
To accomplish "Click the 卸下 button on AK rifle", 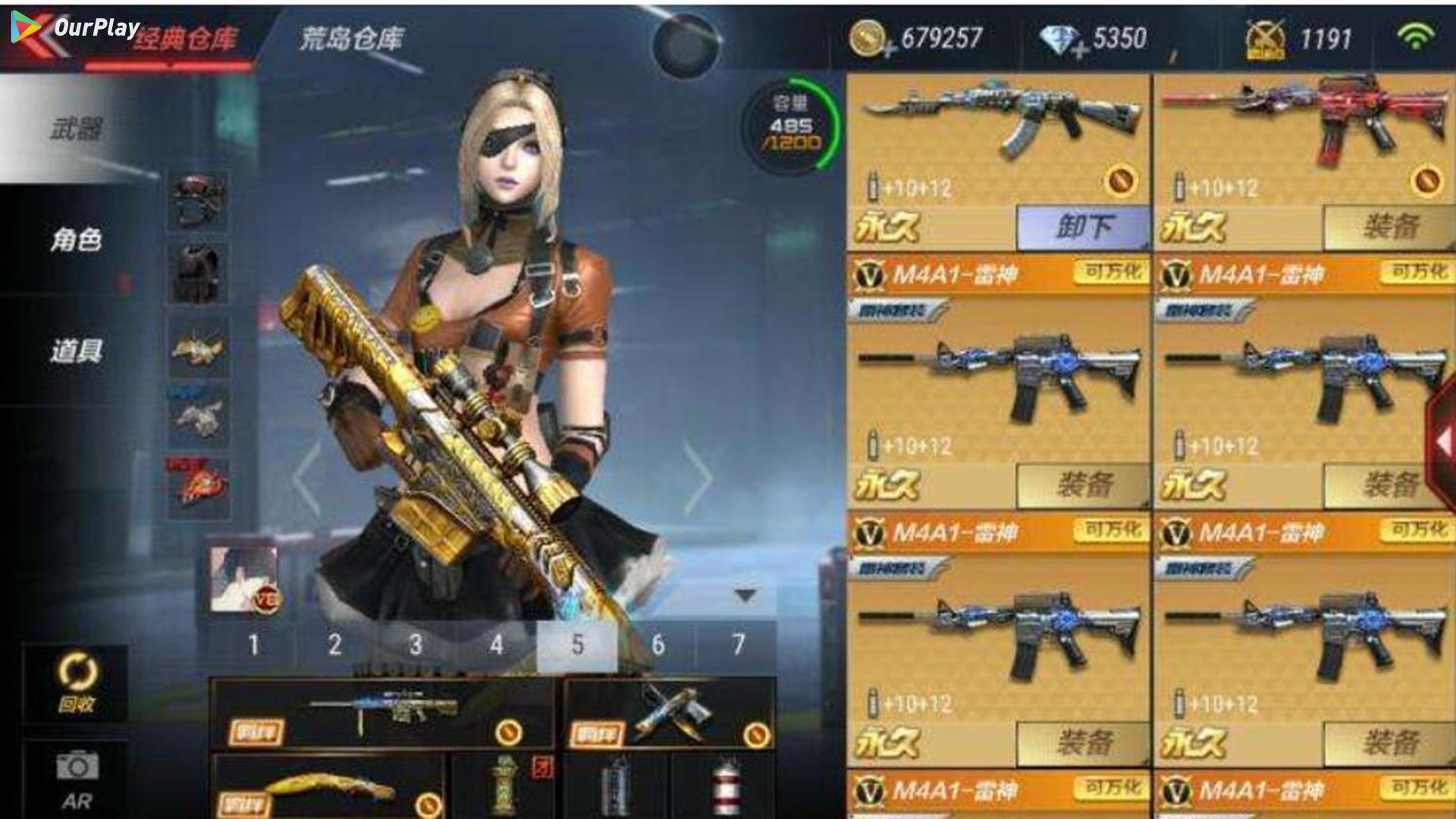I will pyautogui.click(x=1083, y=227).
